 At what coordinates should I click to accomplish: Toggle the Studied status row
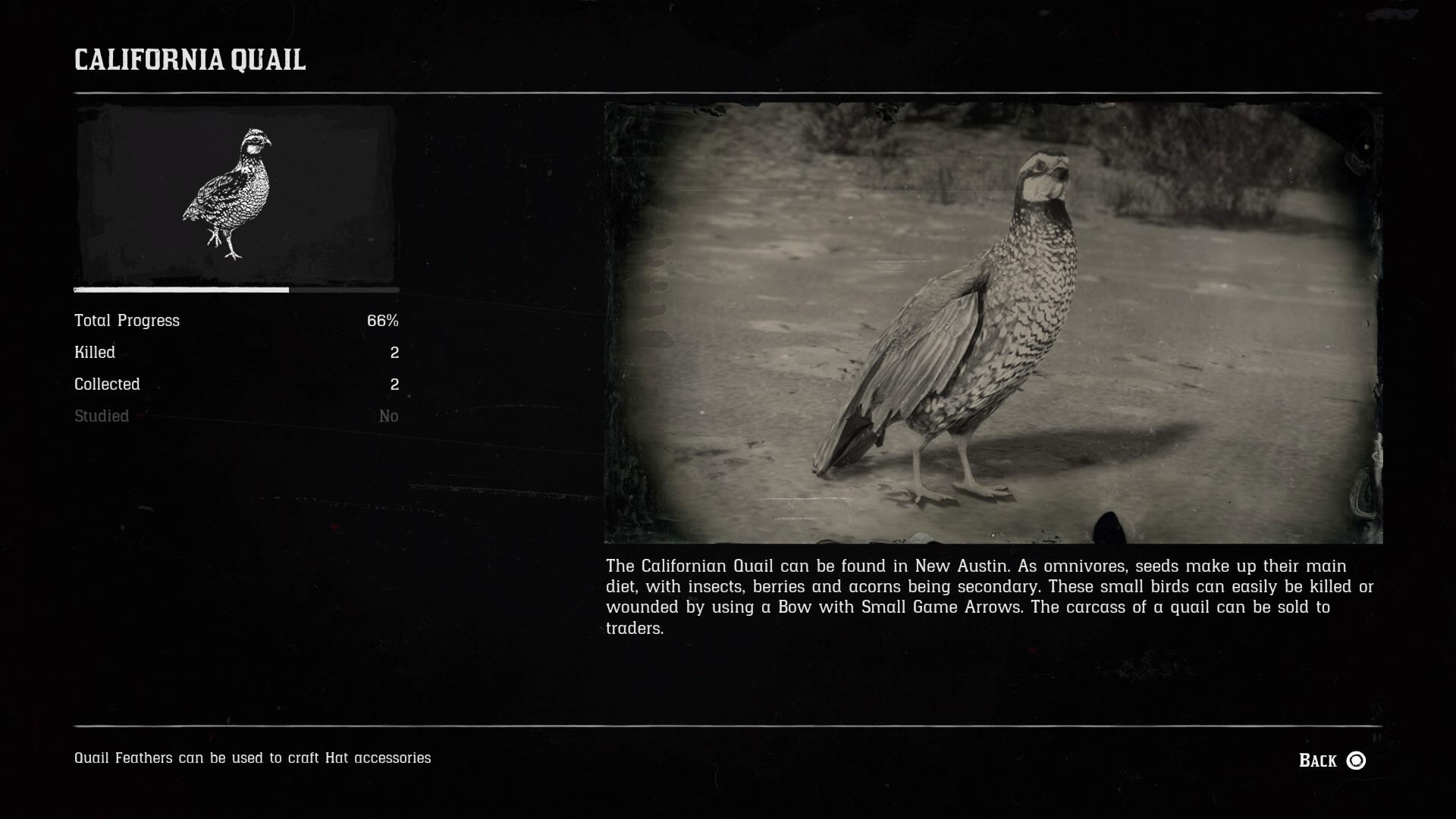[x=235, y=416]
